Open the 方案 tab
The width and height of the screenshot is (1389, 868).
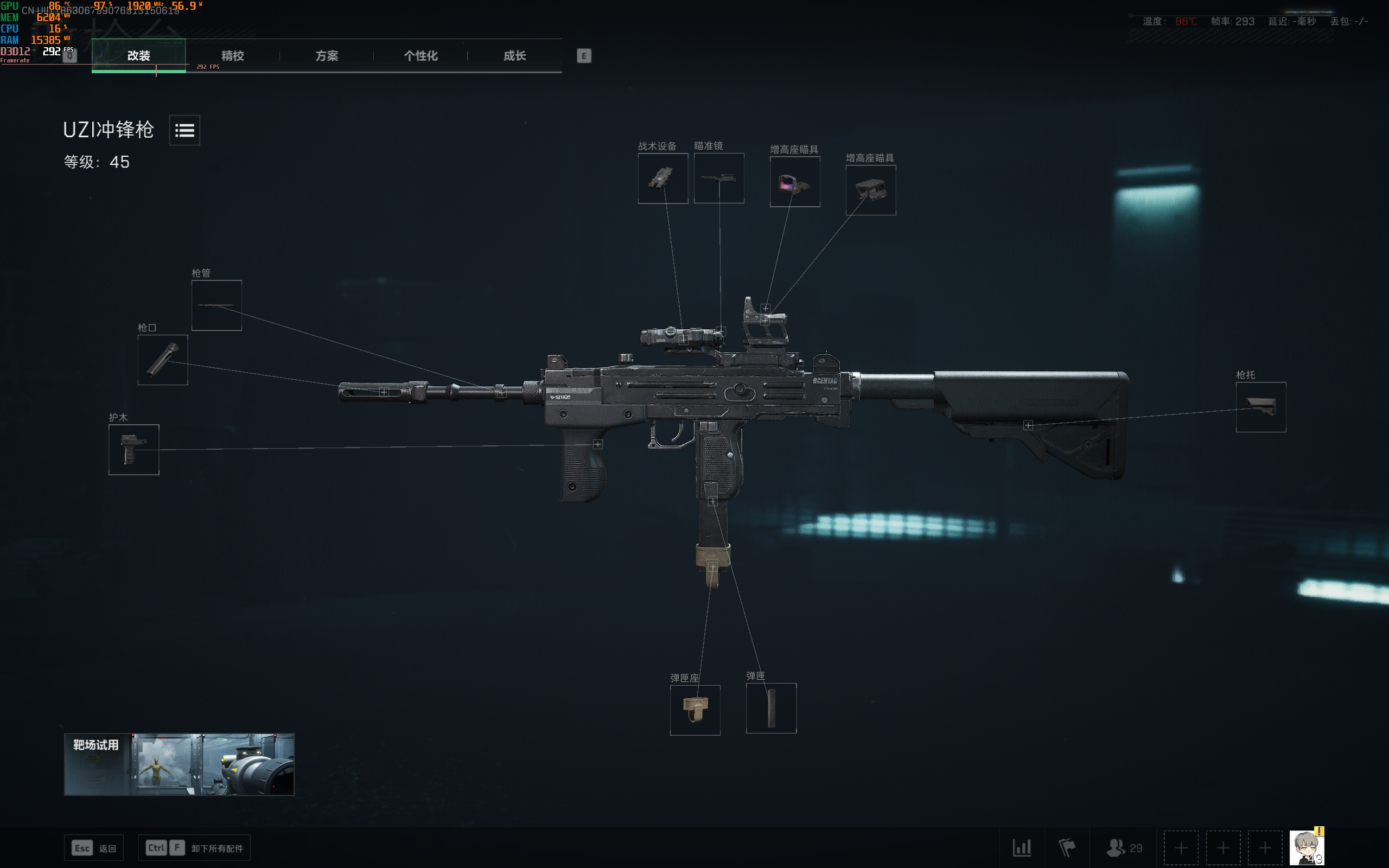(327, 56)
